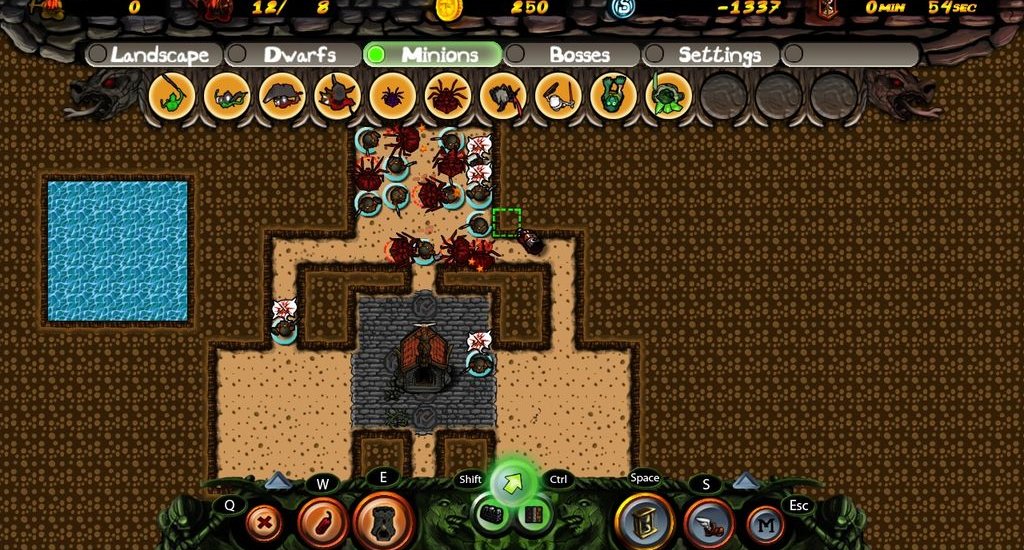Select the large red spider minion

point(447,97)
